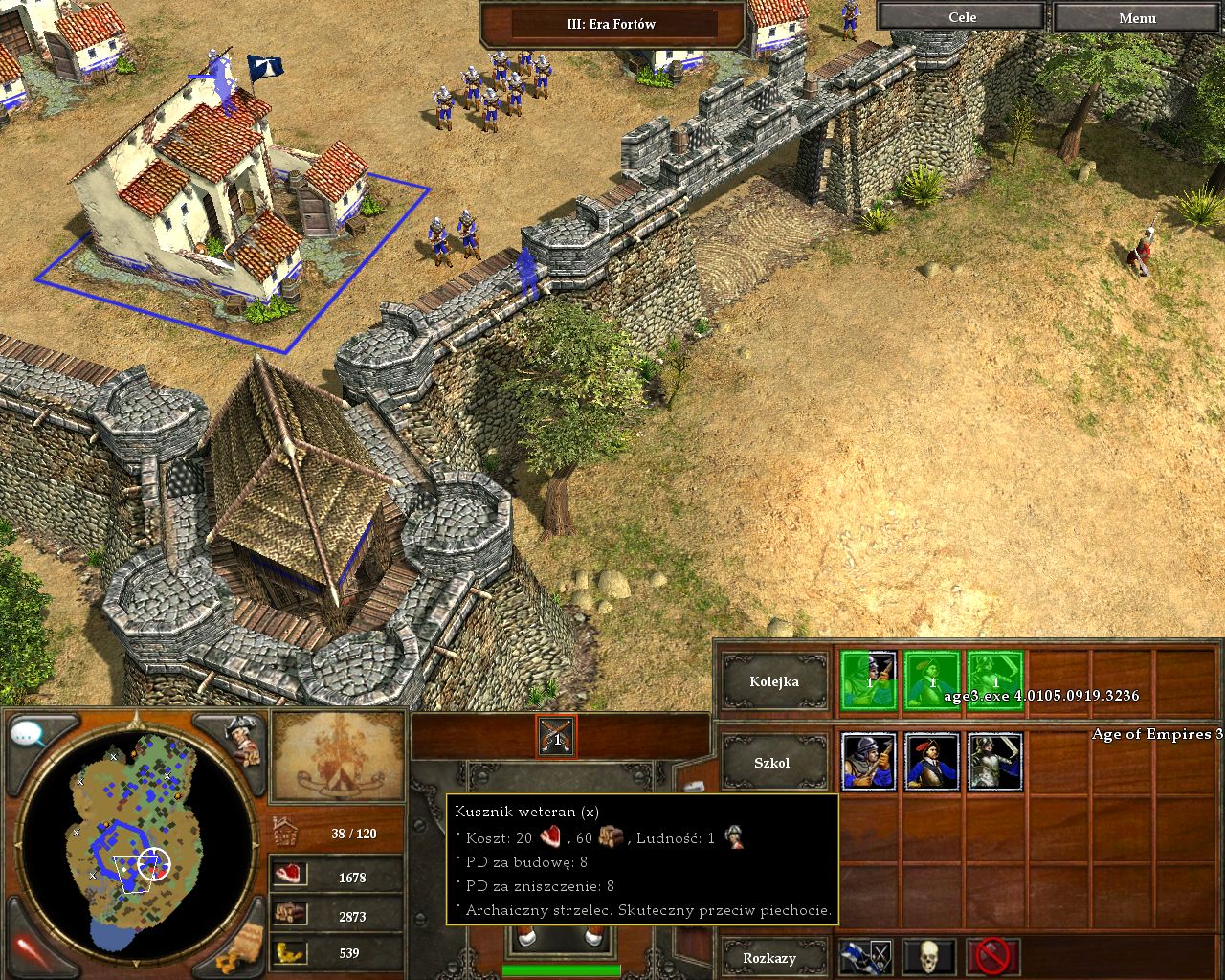Open the chat speech bubble
1225x980 pixels.
pos(29,735)
